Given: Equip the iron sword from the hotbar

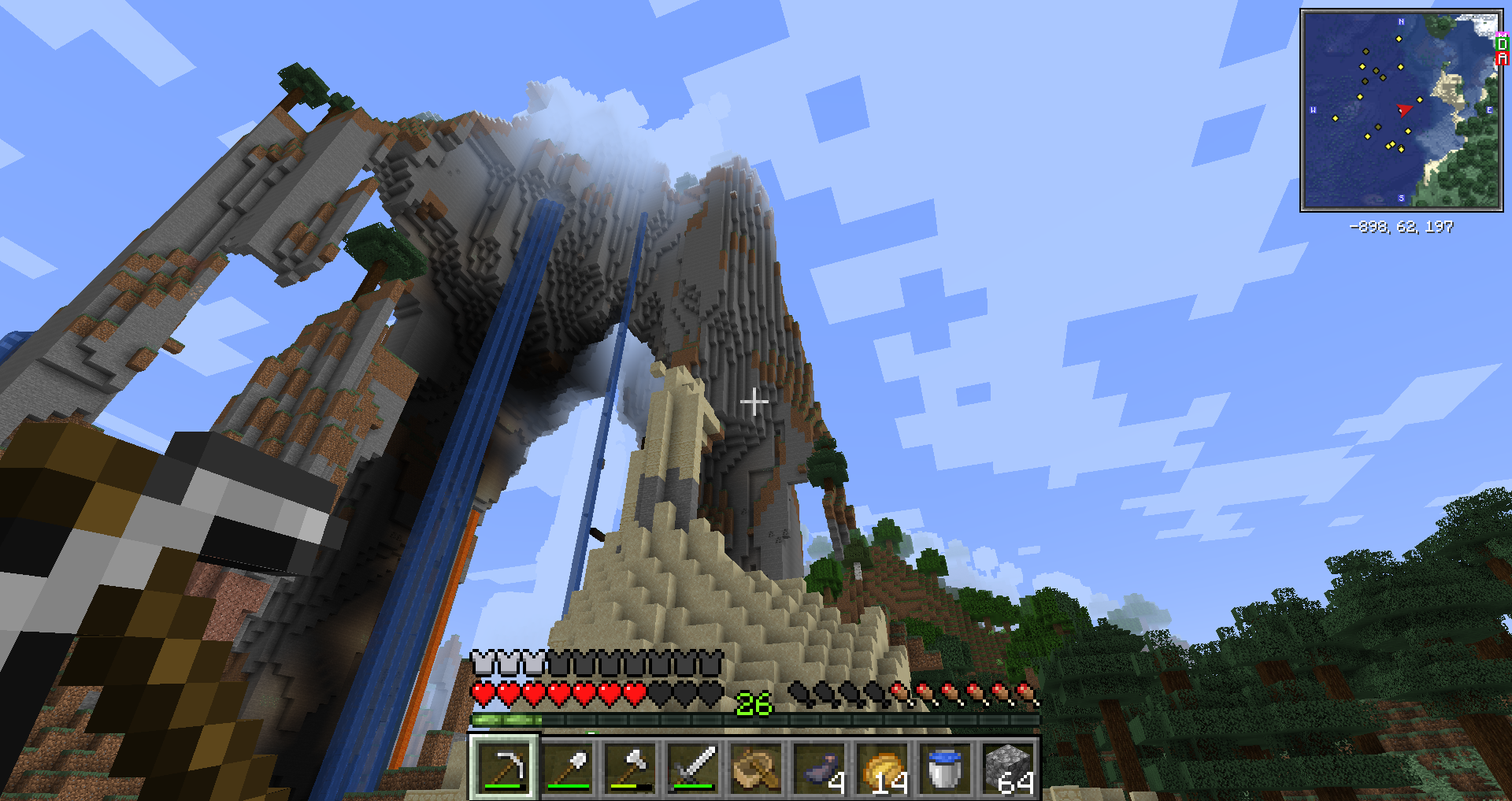Looking at the screenshot, I should point(694,767).
